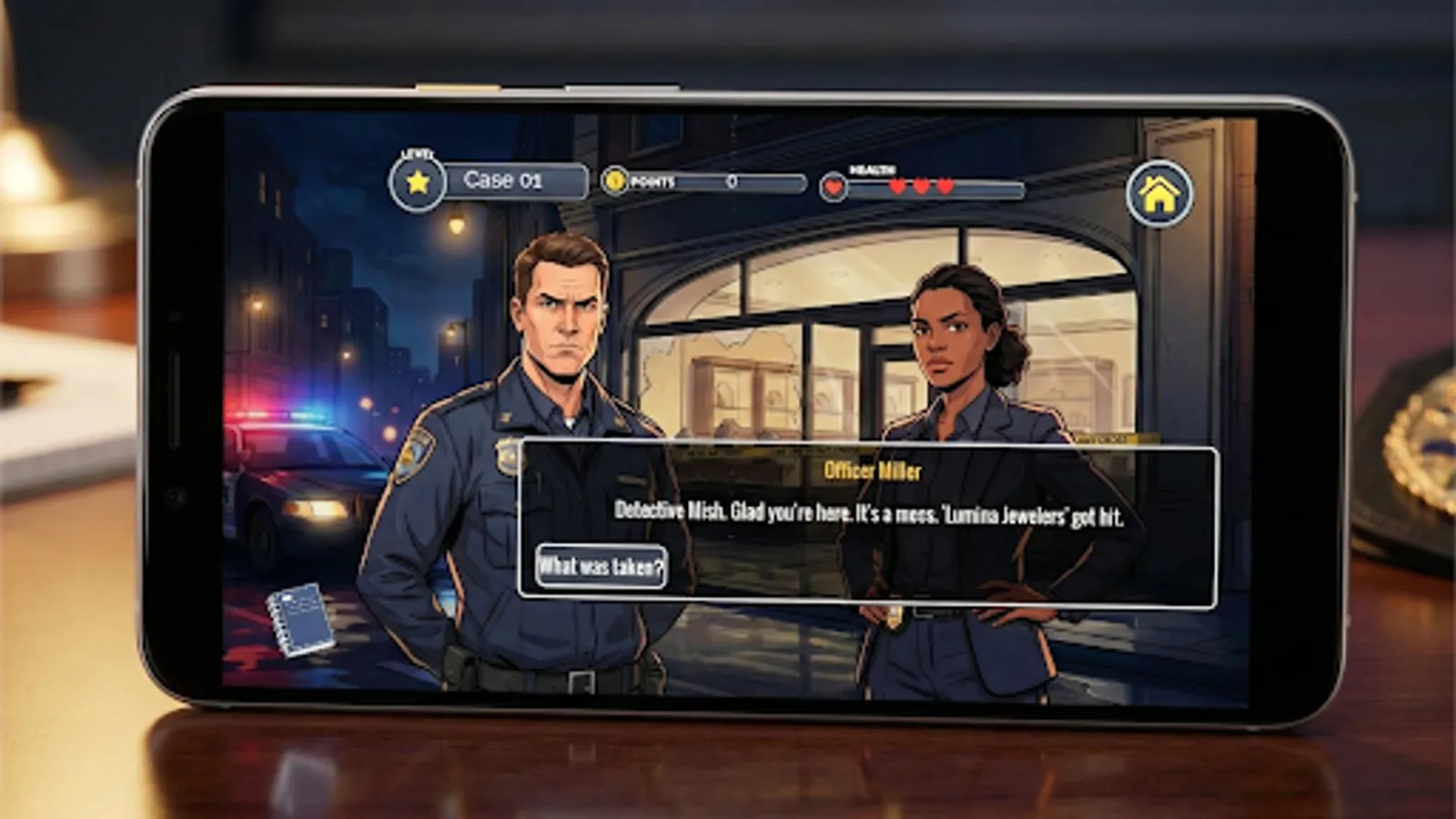1456x819 pixels.
Task: Click the red heart icon before the health bar
Action: coord(834,187)
